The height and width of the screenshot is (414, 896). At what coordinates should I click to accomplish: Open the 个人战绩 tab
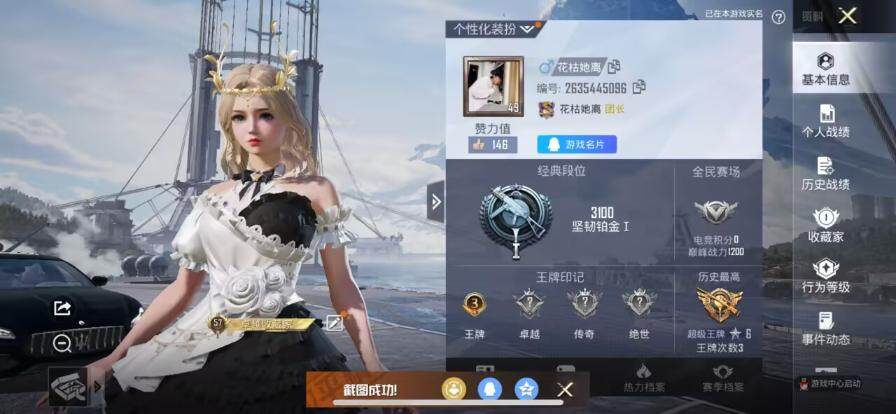pyautogui.click(x=826, y=121)
